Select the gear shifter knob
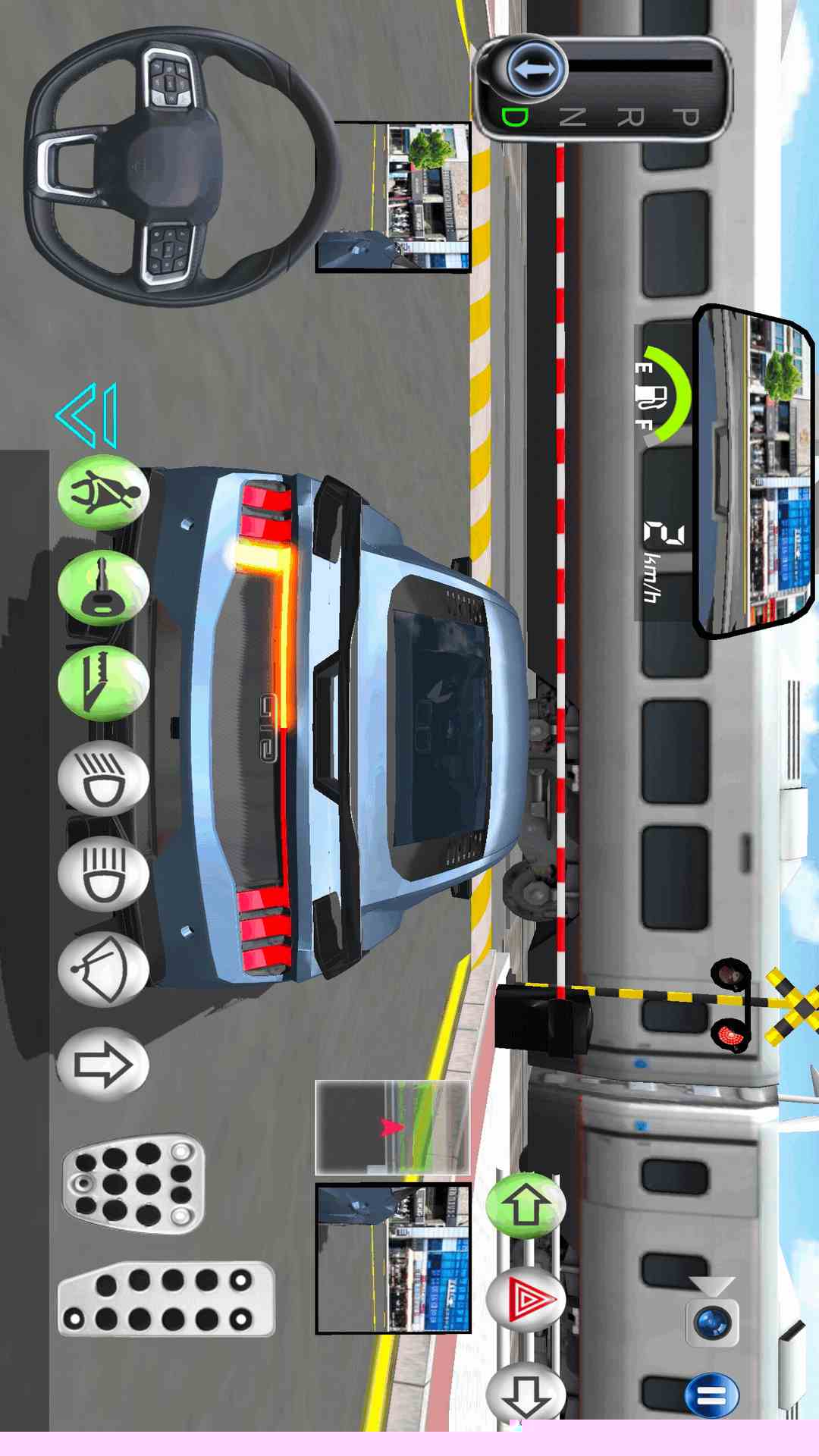 [536, 70]
